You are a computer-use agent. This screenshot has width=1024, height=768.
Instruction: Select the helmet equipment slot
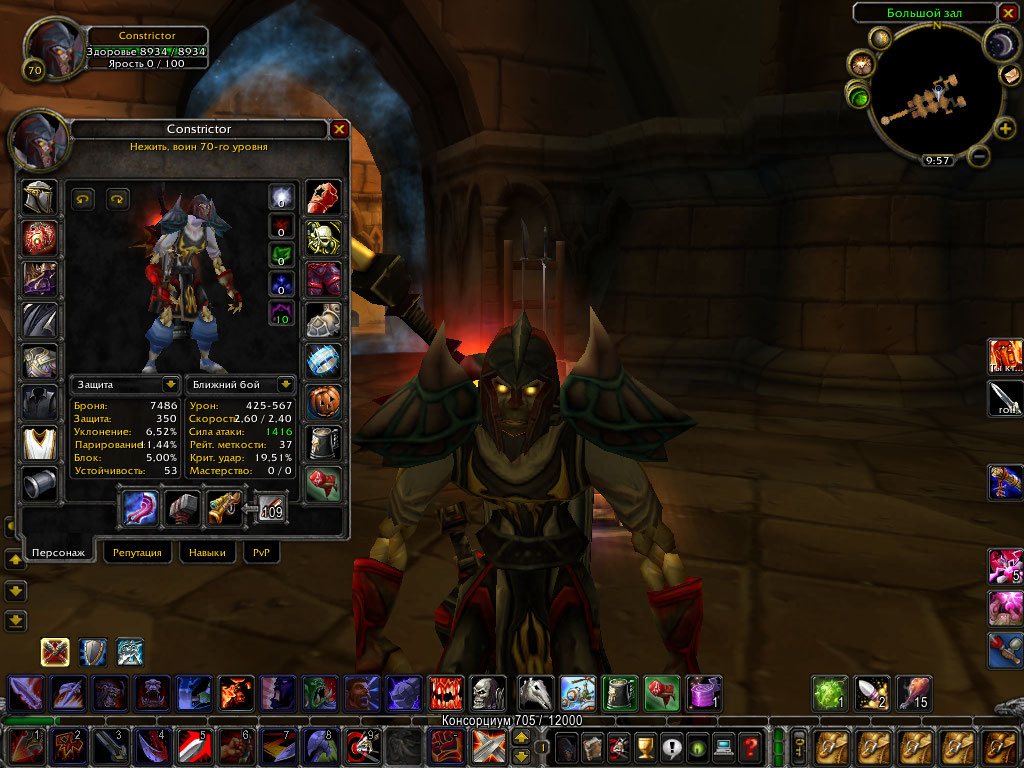(40, 196)
